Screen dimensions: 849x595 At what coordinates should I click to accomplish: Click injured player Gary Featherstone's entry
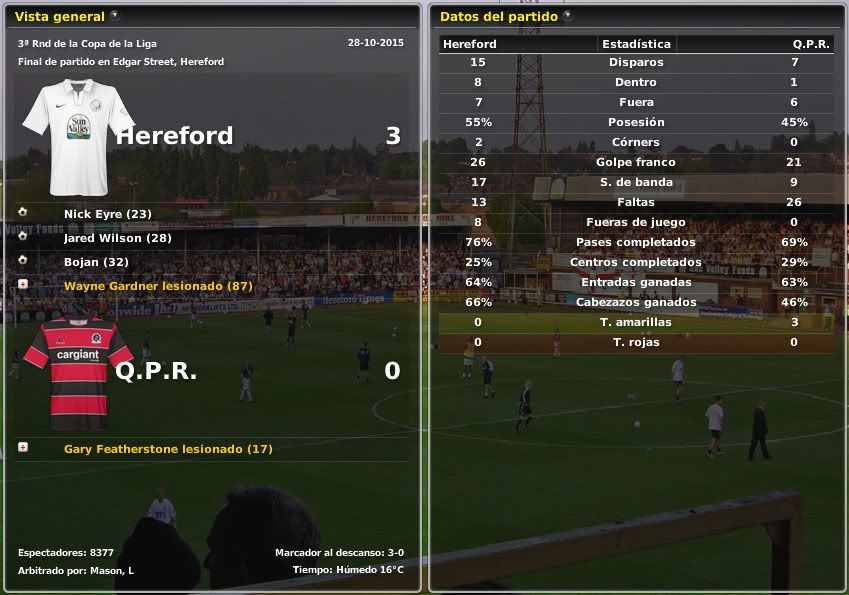click(168, 449)
